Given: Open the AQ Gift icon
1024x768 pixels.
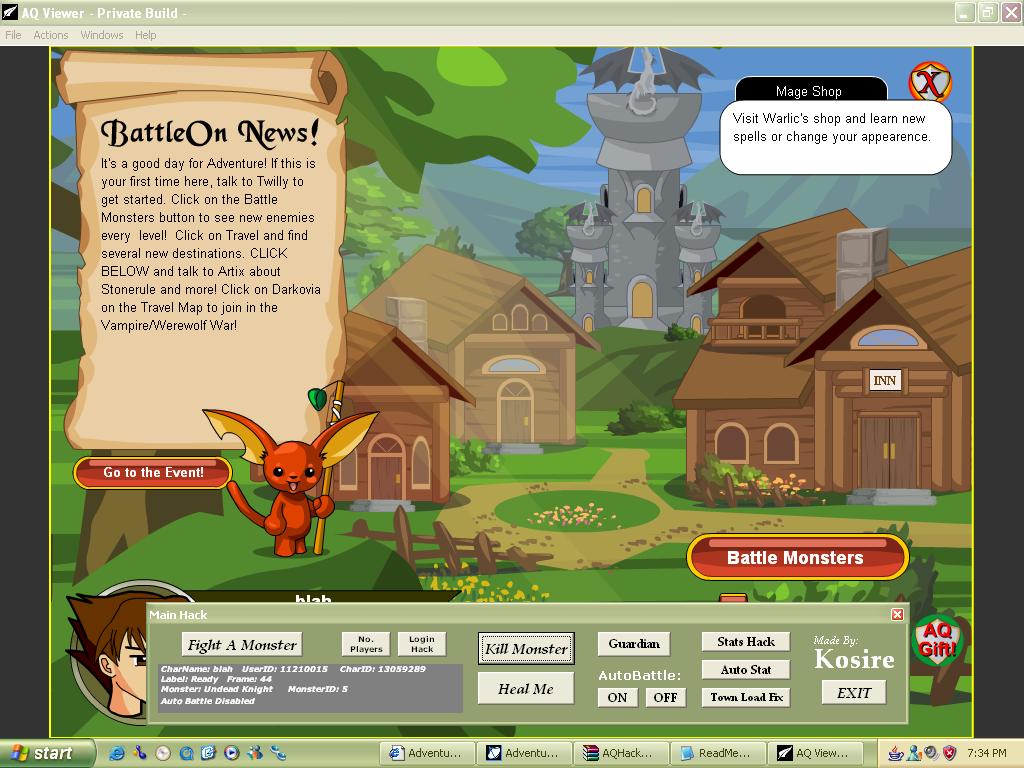Looking at the screenshot, I should [x=936, y=638].
